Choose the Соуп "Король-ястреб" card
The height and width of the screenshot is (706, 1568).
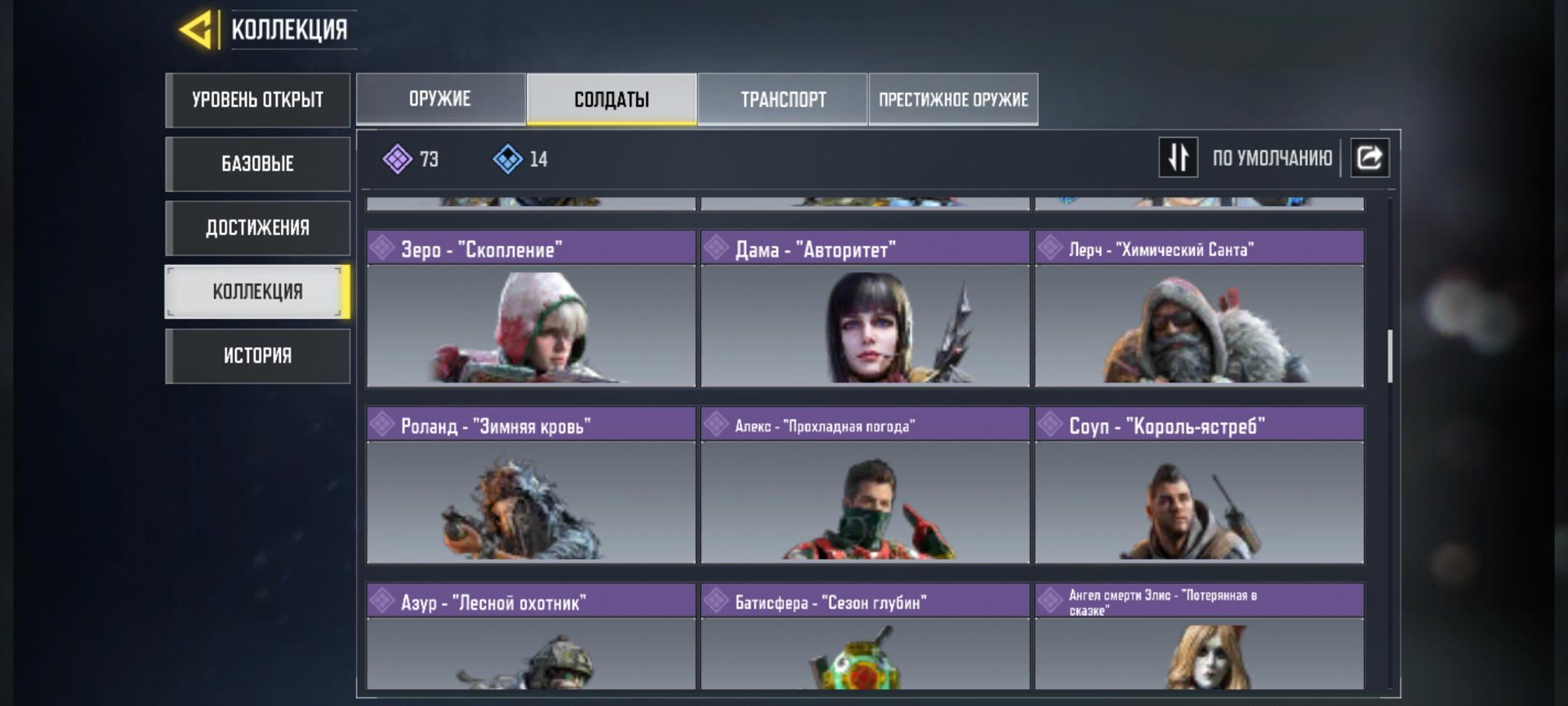point(1199,487)
